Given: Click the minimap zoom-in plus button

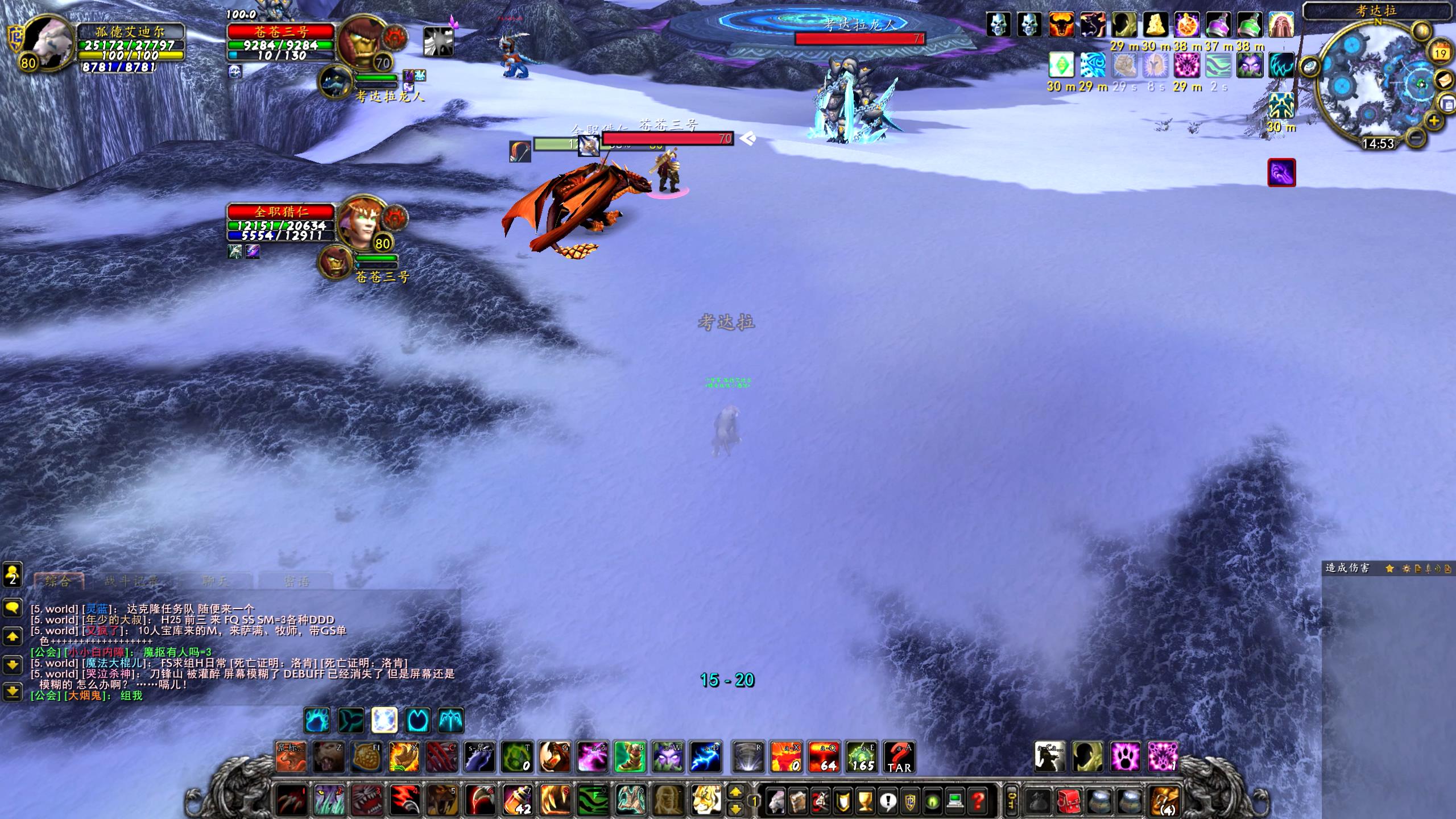Looking at the screenshot, I should pos(1434,121).
